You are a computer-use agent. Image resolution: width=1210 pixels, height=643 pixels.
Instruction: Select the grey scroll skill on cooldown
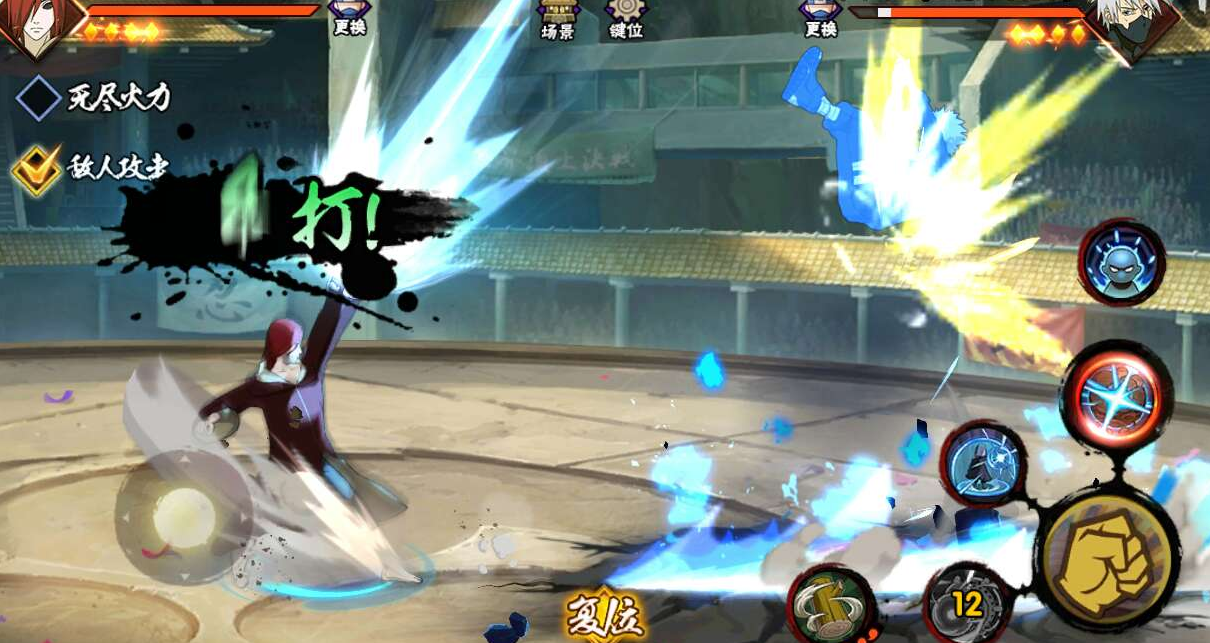click(x=967, y=604)
